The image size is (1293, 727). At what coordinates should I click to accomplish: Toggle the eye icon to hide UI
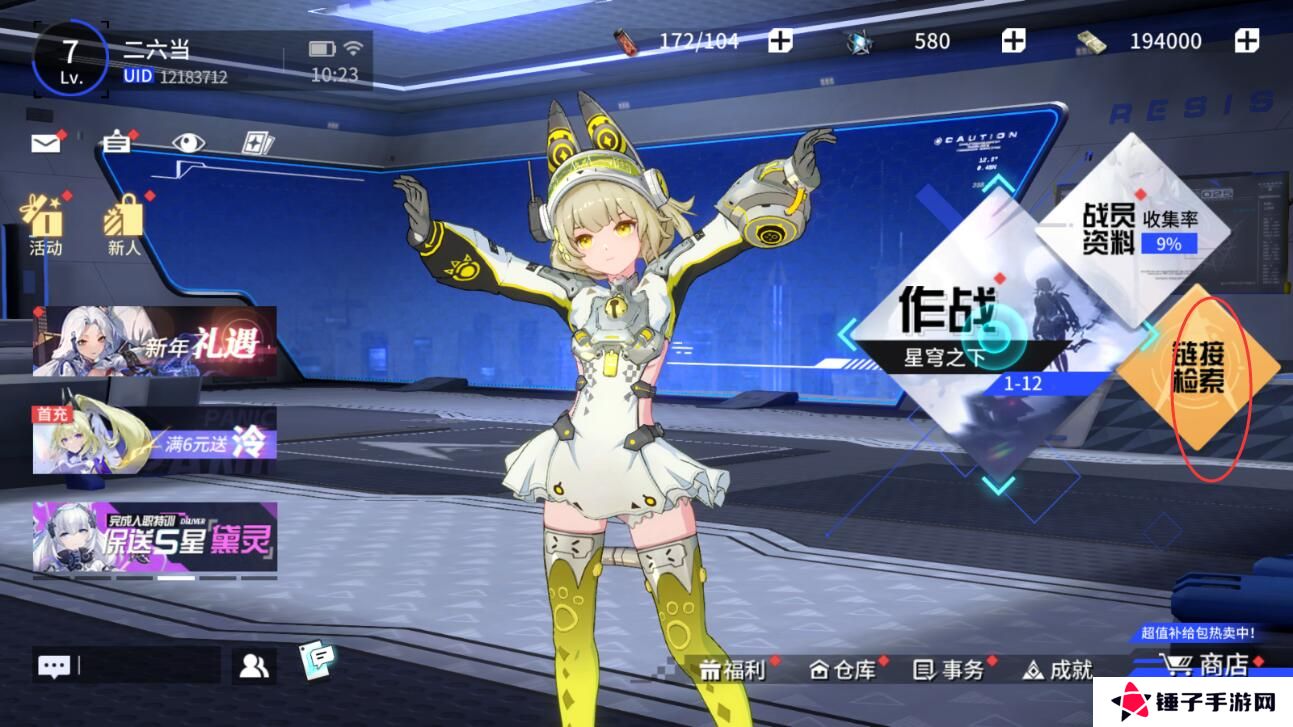[x=187, y=143]
